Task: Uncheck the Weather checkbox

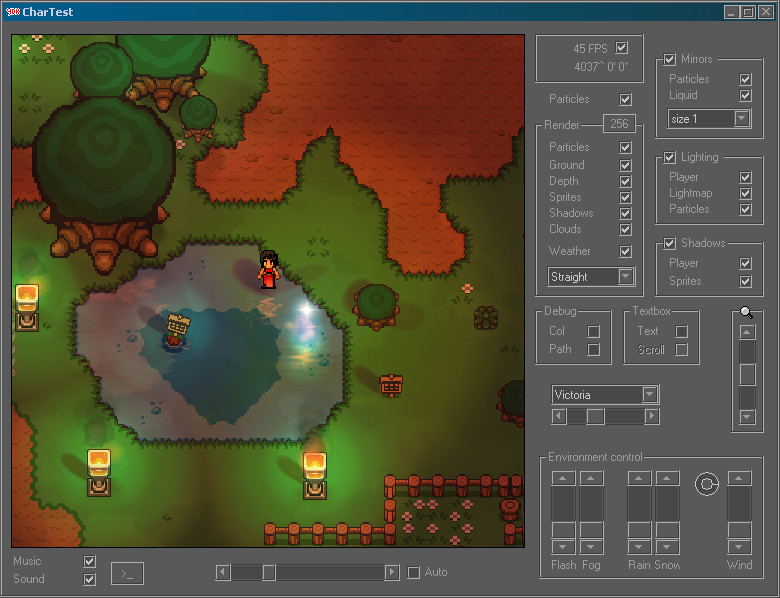Action: [626, 251]
